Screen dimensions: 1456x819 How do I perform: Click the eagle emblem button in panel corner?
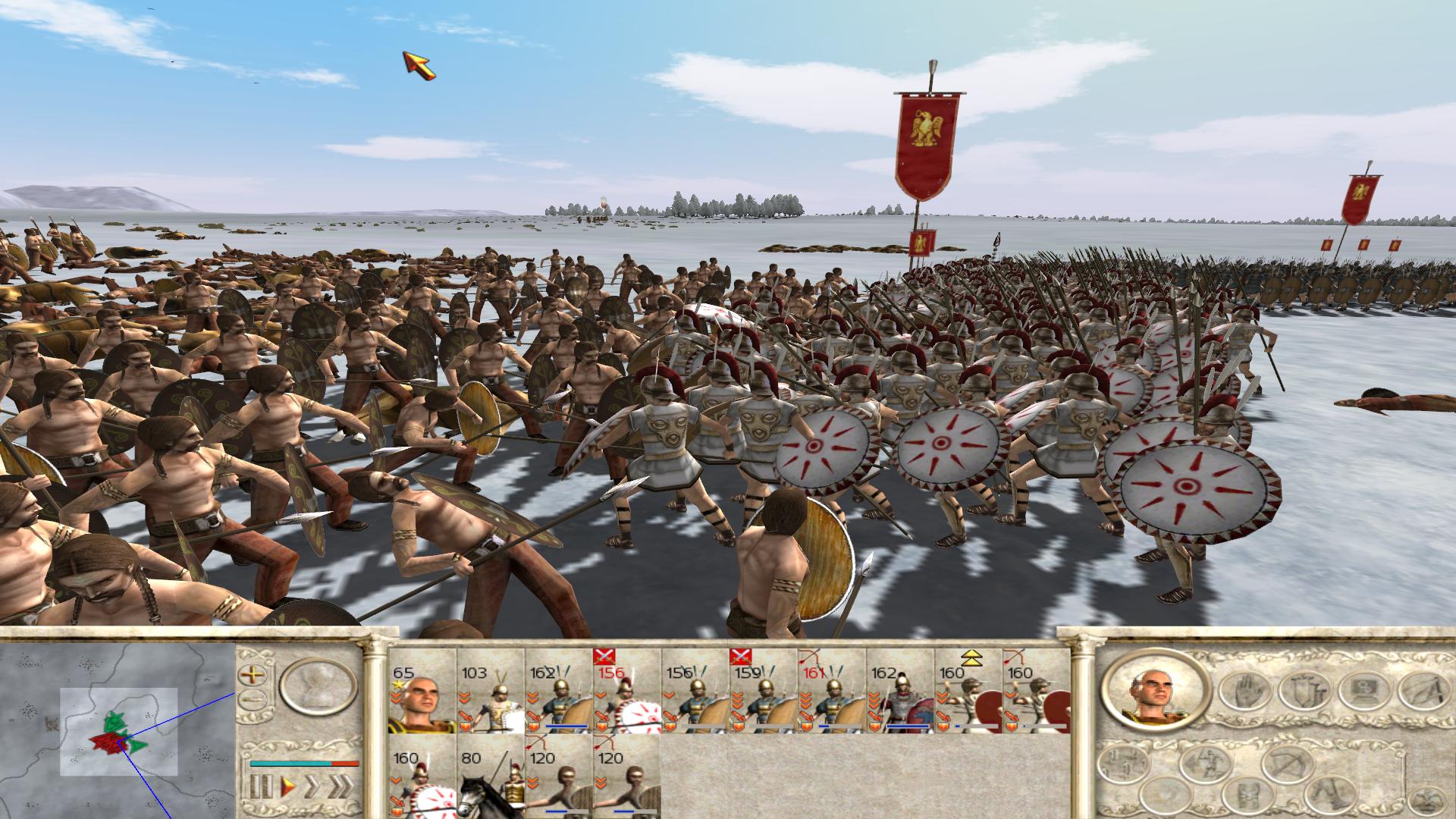(x=1428, y=799)
